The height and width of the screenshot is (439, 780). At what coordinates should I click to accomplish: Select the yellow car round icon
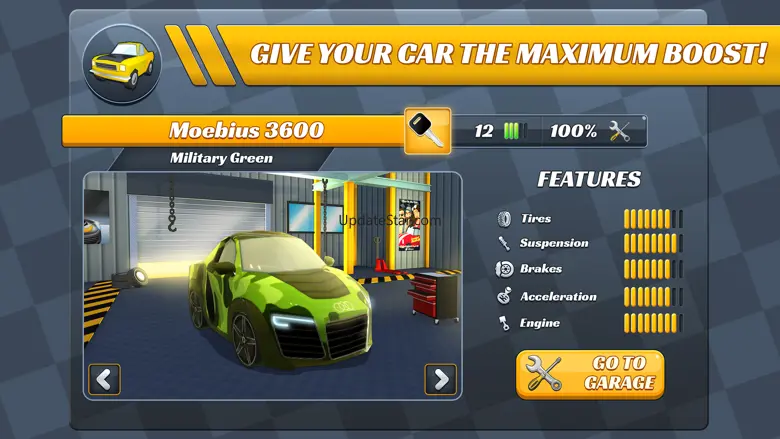point(120,63)
